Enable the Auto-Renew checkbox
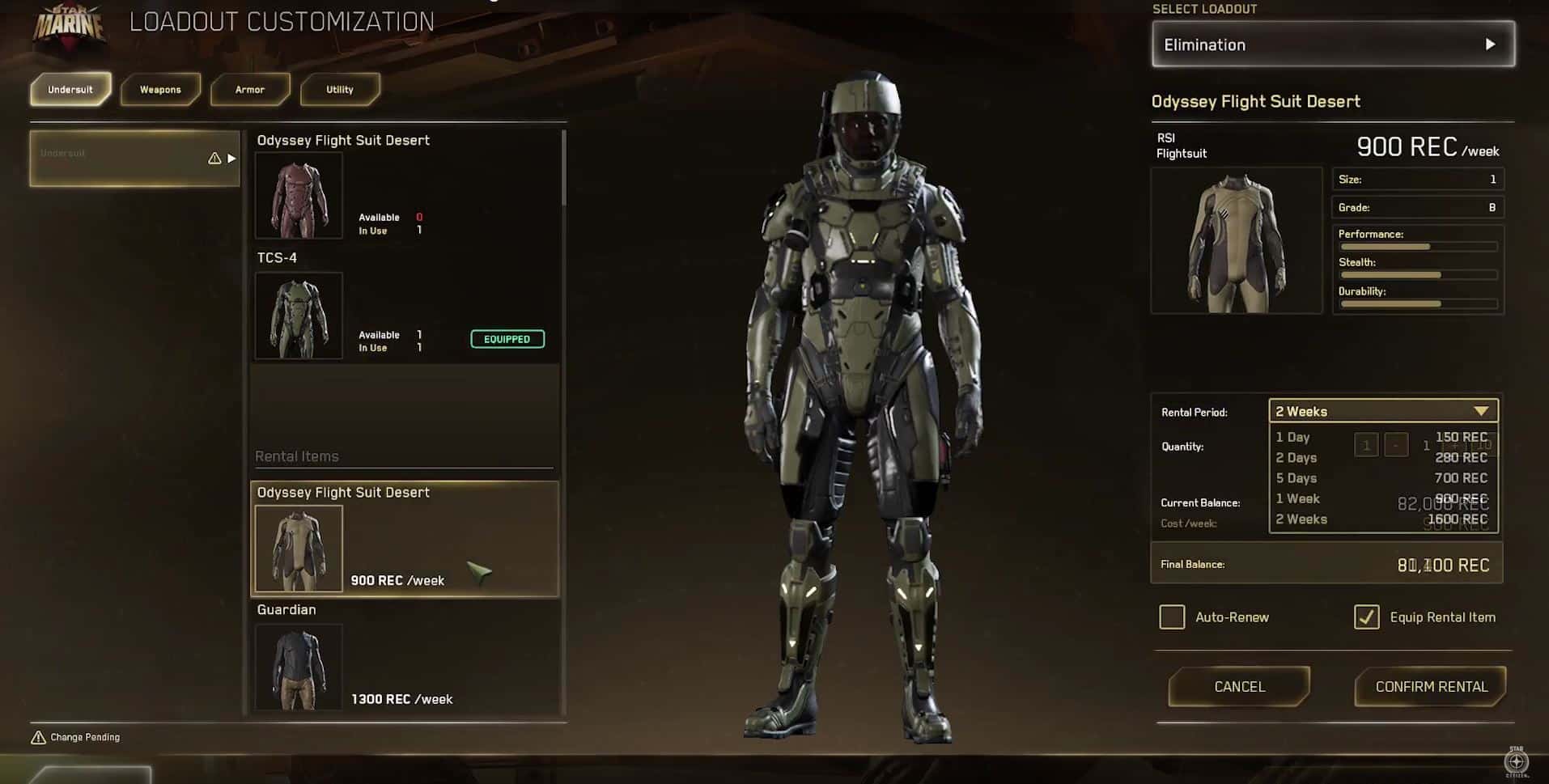This screenshot has height=784, width=1549. click(1172, 617)
